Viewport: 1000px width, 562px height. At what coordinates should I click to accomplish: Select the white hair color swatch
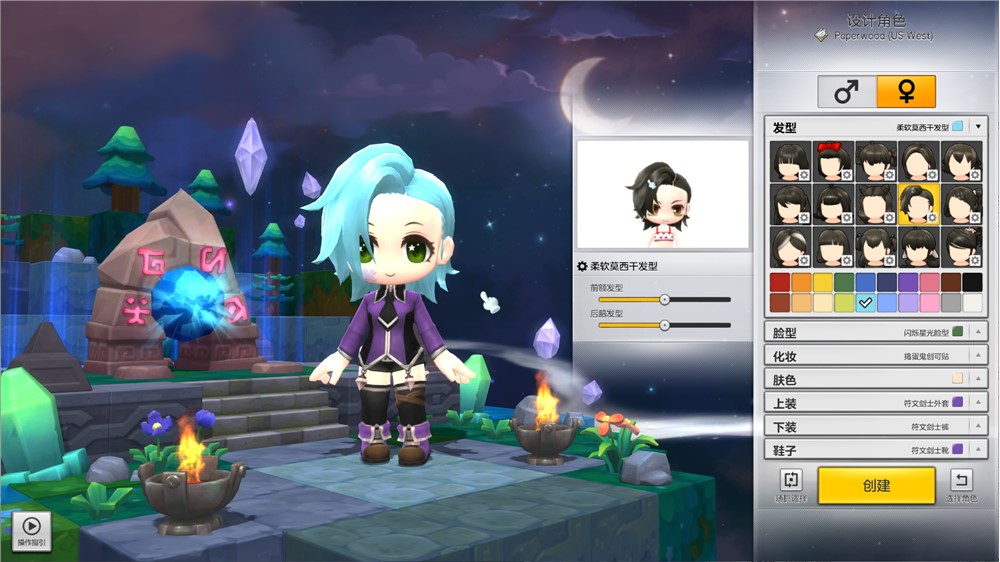(x=972, y=302)
